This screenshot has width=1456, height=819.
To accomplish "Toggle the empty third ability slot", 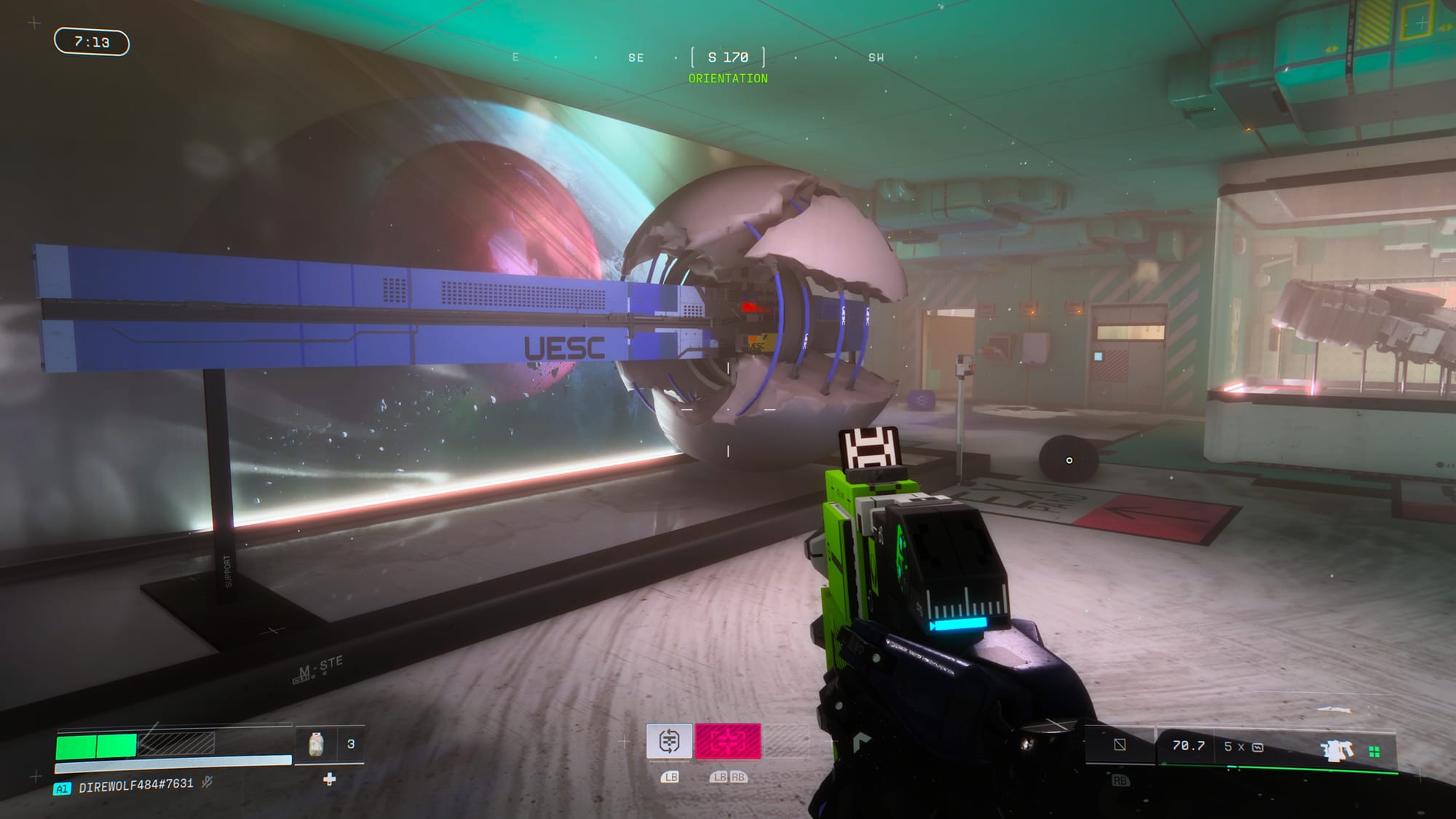I will tap(787, 741).
